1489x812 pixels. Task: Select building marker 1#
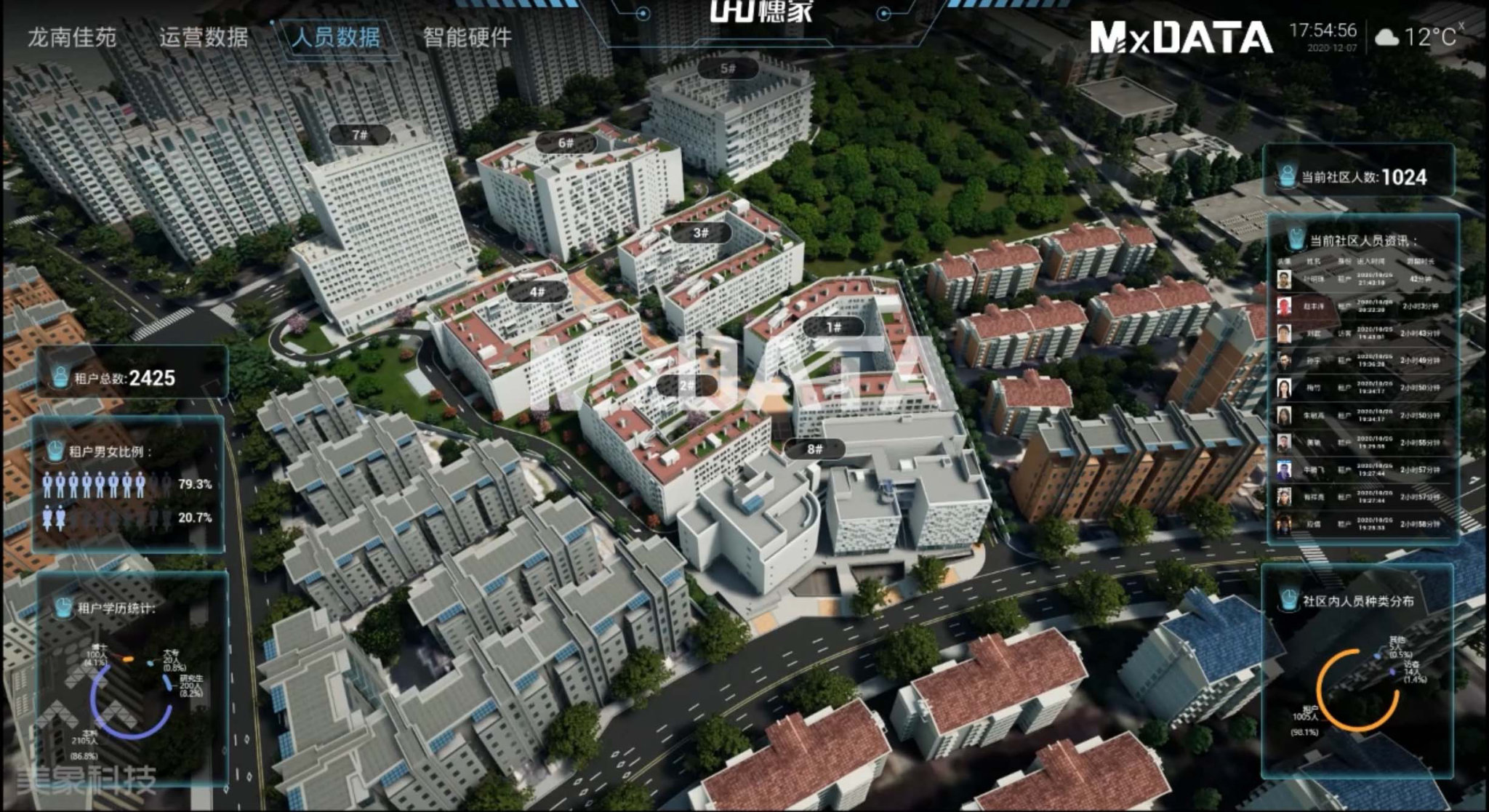[x=834, y=328]
